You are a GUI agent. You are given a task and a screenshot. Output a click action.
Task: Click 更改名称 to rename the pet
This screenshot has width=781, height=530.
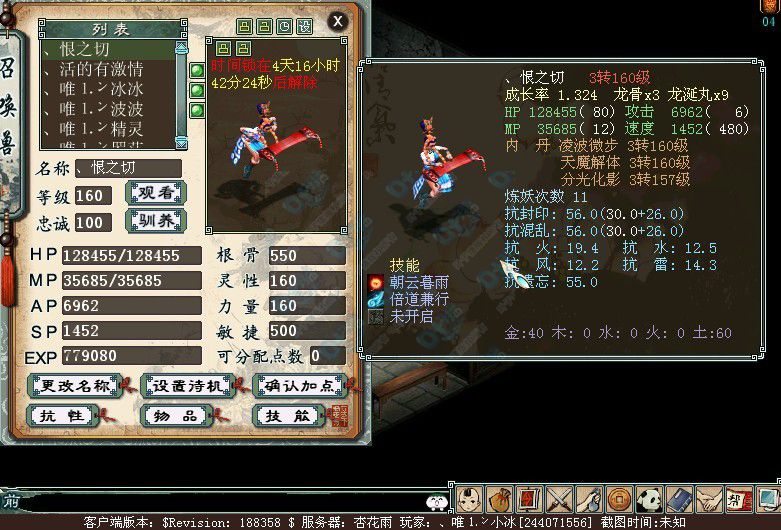pyautogui.click(x=75, y=385)
